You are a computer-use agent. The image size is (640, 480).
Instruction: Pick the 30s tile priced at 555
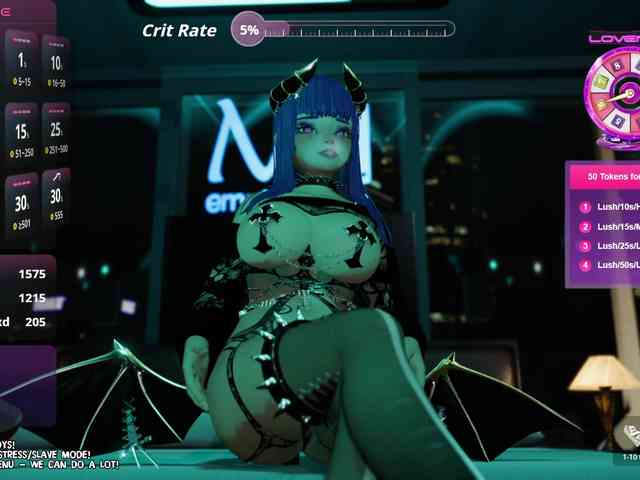(55, 200)
